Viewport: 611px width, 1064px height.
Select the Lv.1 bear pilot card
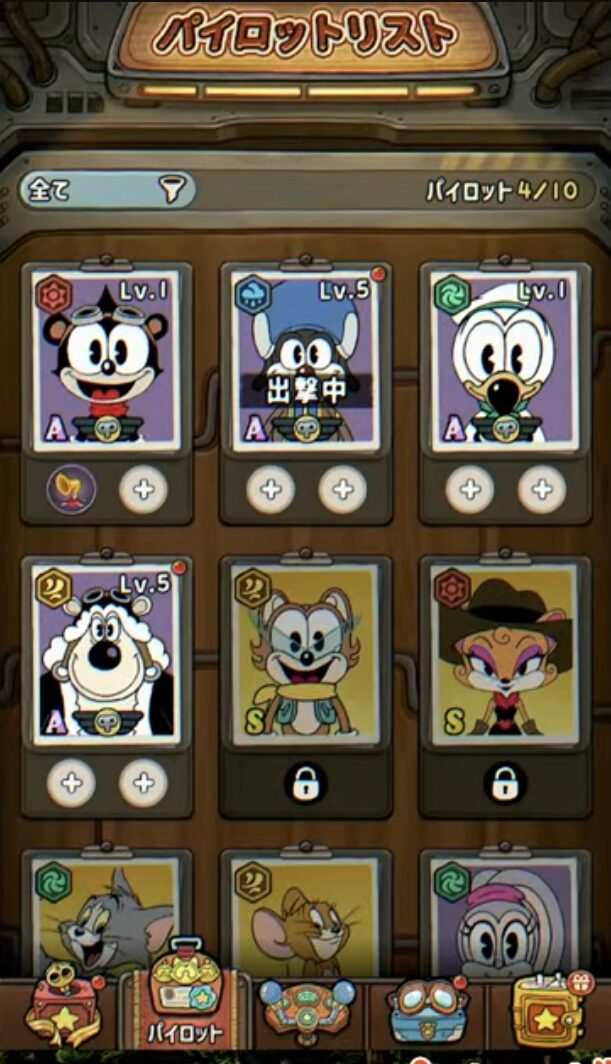[106, 358]
